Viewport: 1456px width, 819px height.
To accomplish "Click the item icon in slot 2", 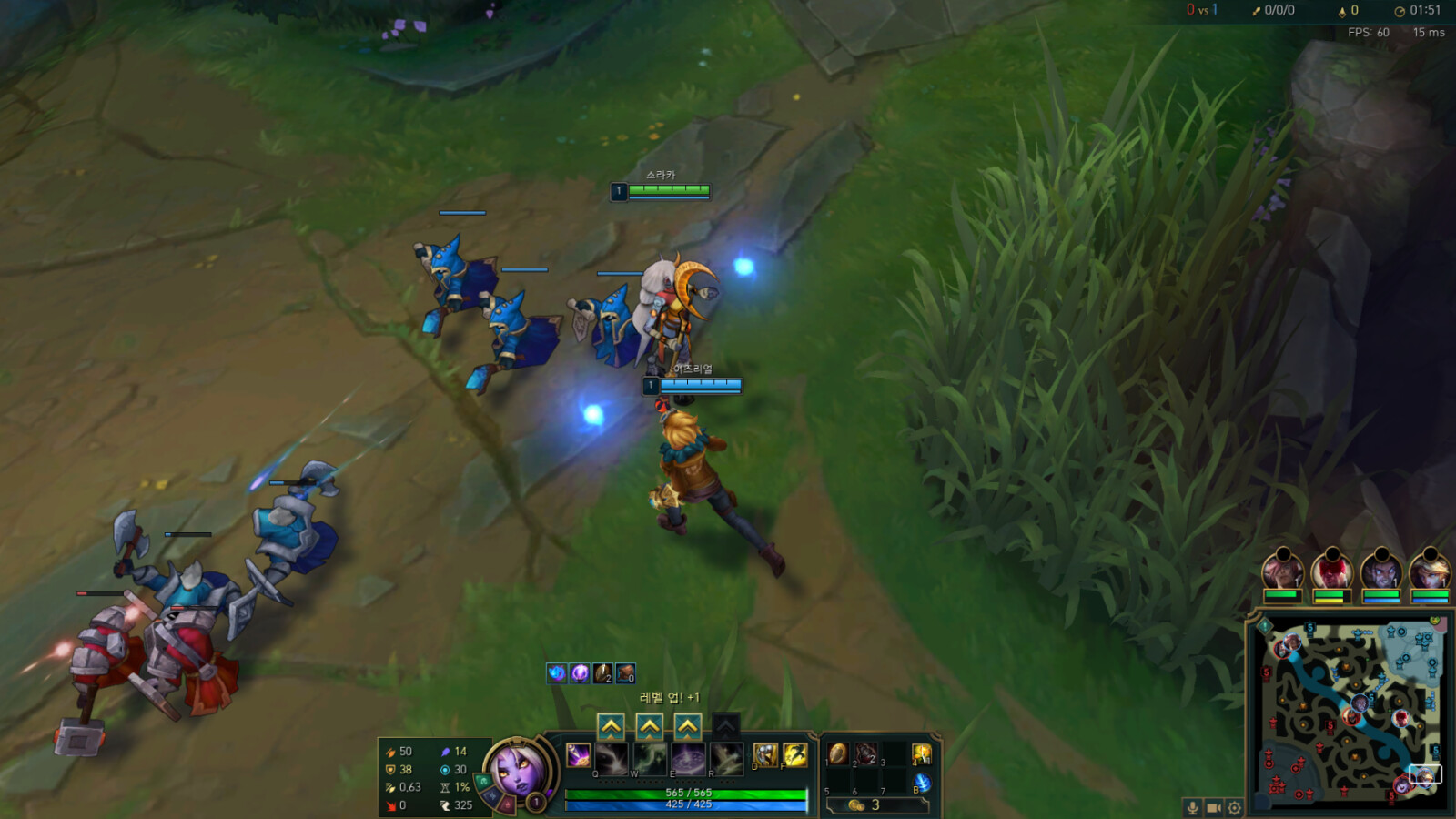I will 865,753.
